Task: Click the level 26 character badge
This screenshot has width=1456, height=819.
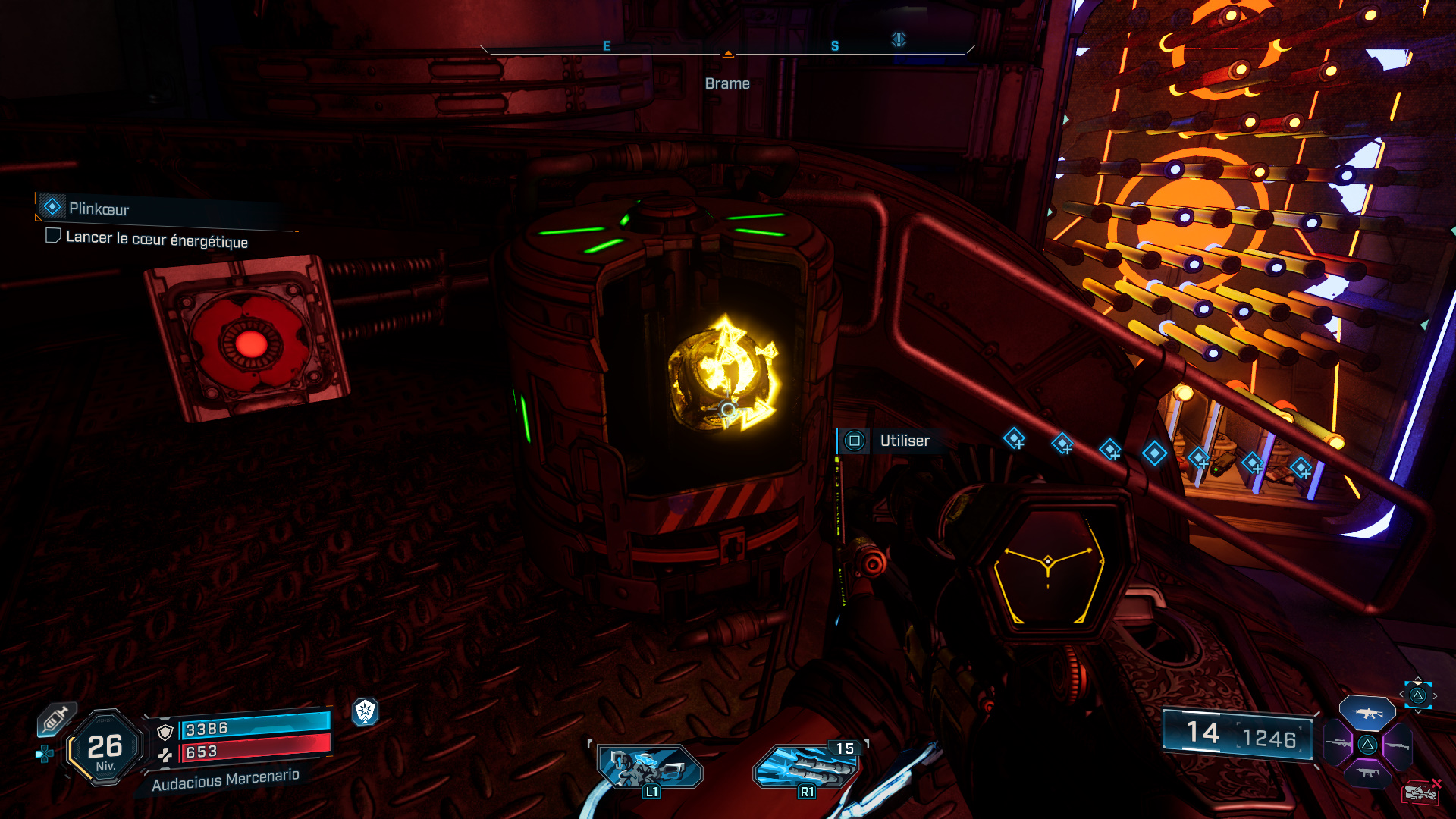Action: [x=105, y=748]
